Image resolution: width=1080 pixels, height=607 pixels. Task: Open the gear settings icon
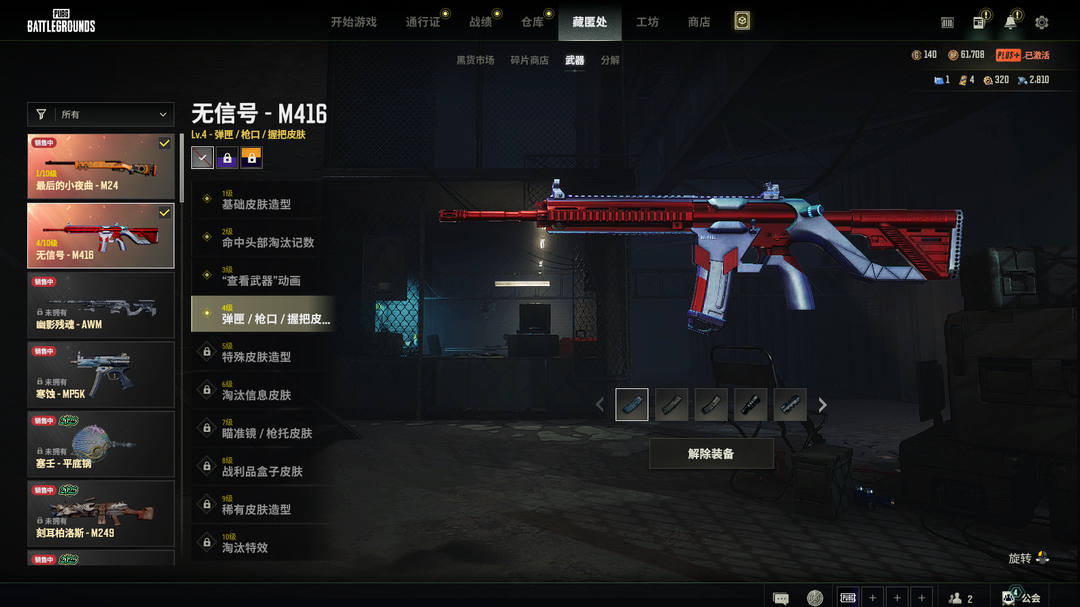click(1042, 22)
